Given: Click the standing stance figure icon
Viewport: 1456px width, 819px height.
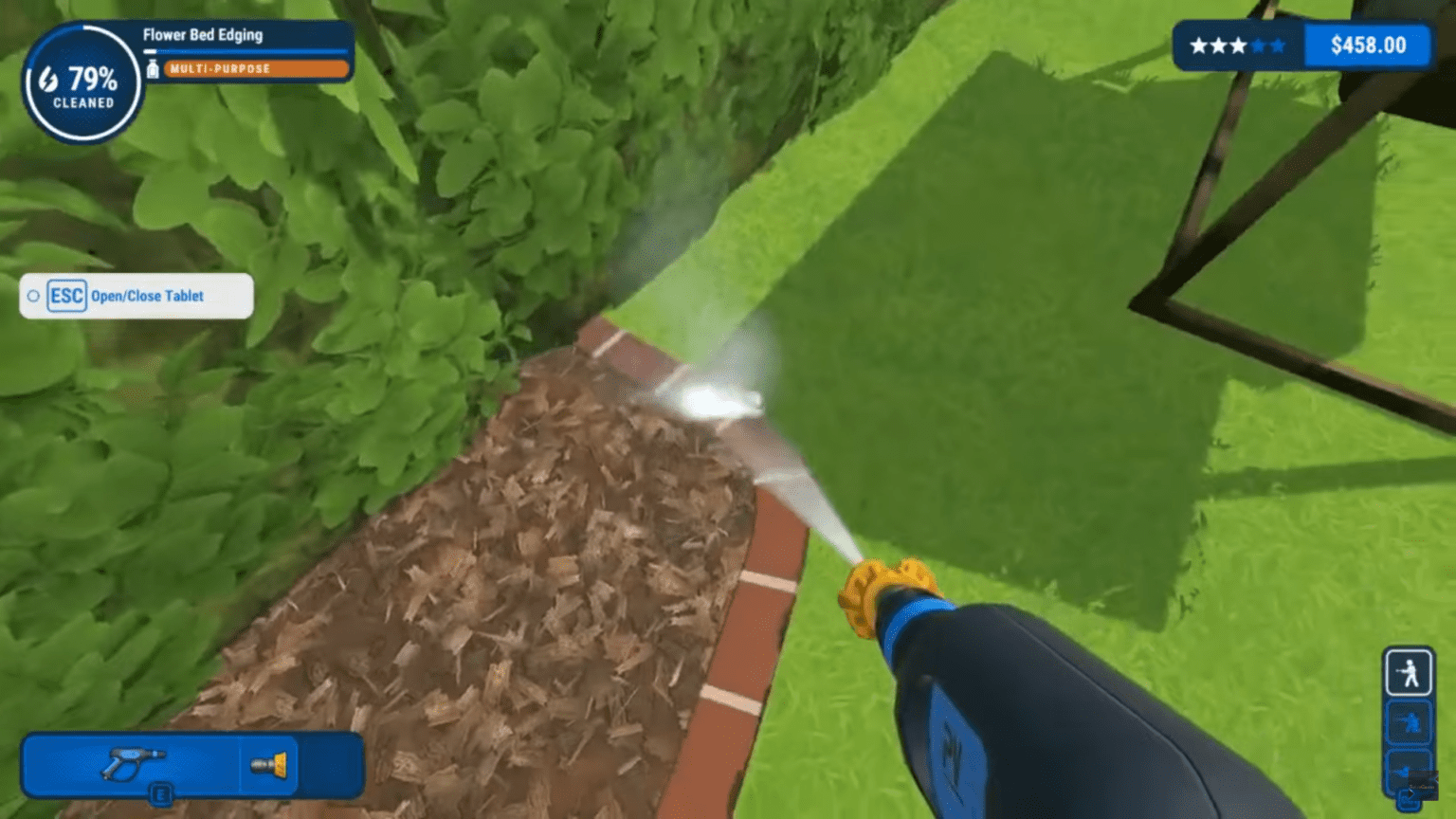Looking at the screenshot, I should pyautogui.click(x=1408, y=670).
